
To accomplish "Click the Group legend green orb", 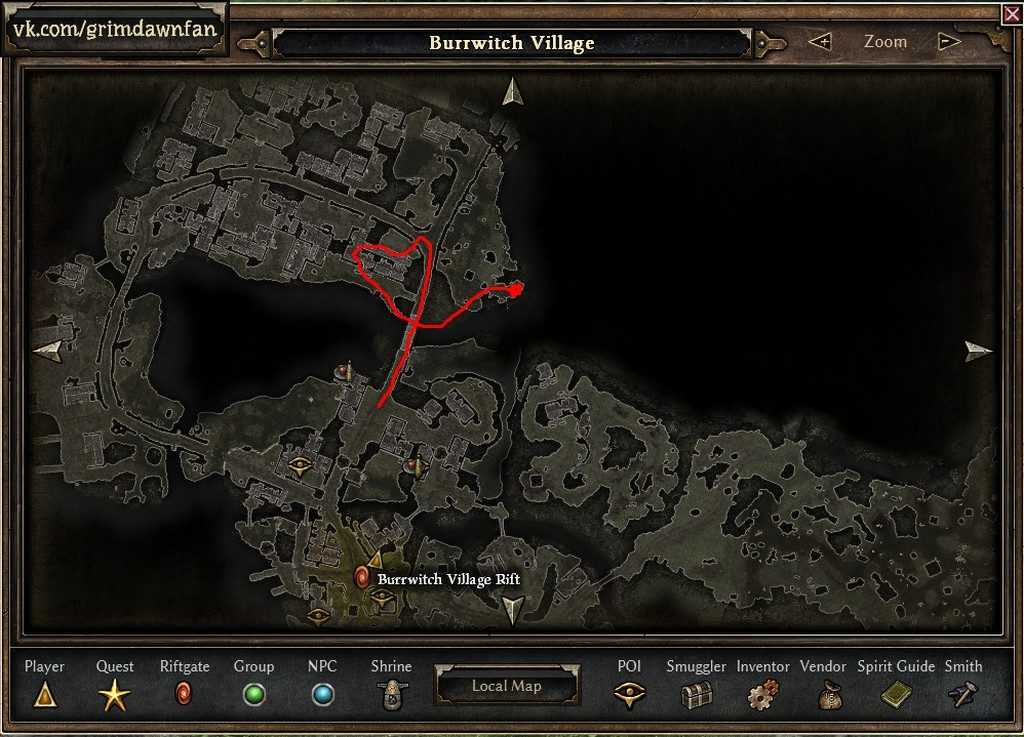I will [x=254, y=694].
